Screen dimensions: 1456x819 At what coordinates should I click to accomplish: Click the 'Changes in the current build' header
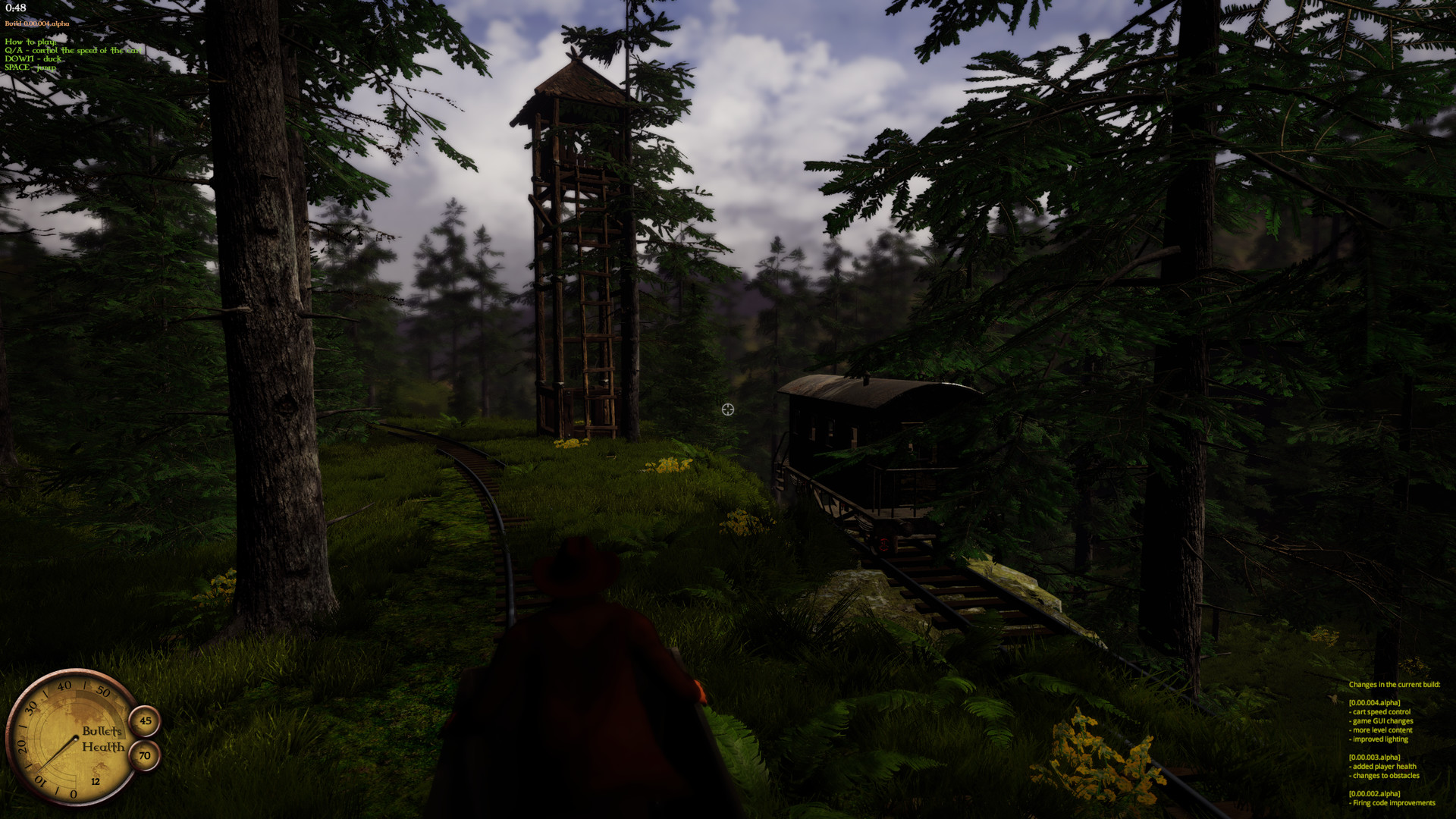coord(1394,684)
